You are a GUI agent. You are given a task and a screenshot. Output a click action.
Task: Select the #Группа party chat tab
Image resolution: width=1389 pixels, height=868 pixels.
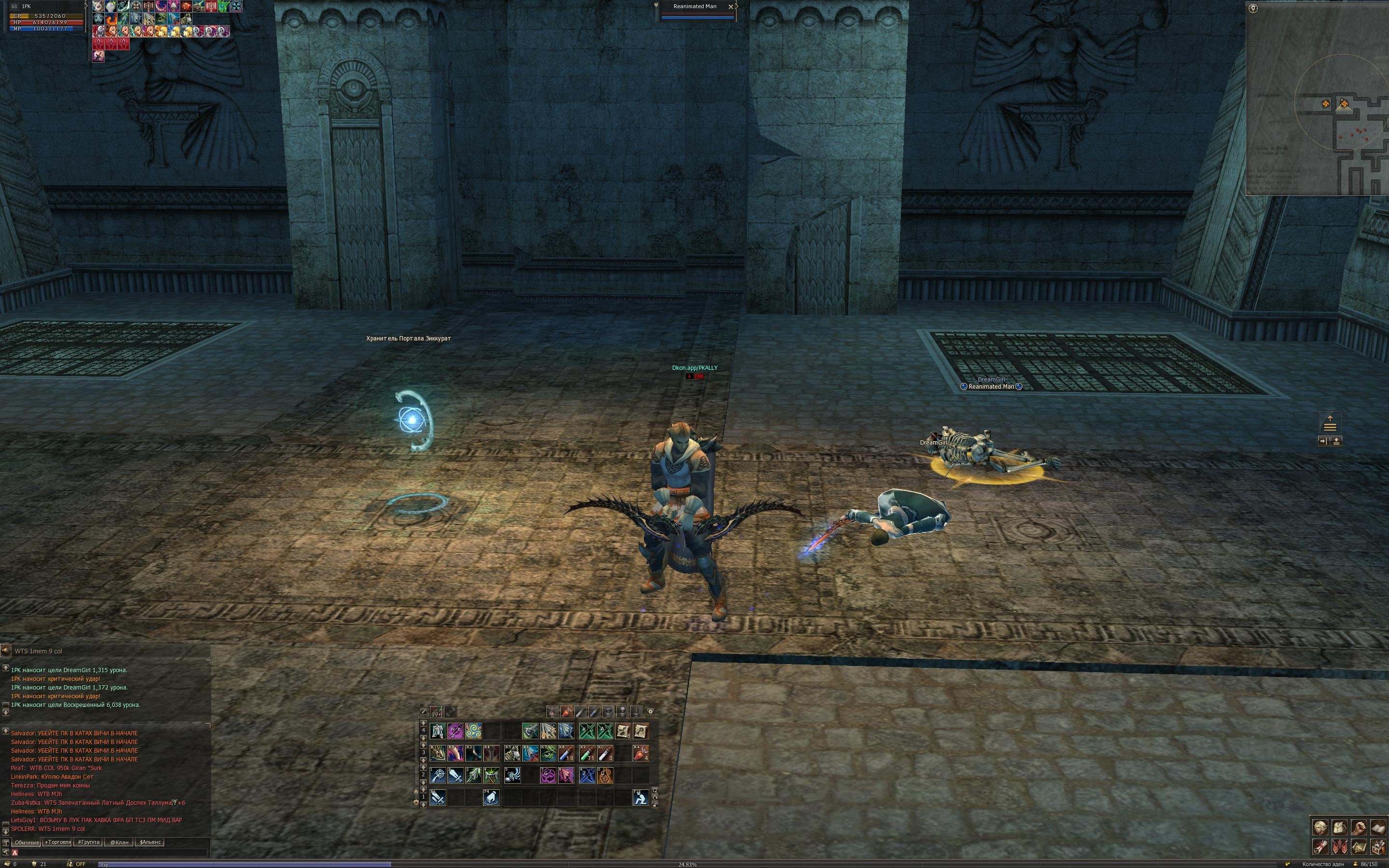click(x=89, y=842)
